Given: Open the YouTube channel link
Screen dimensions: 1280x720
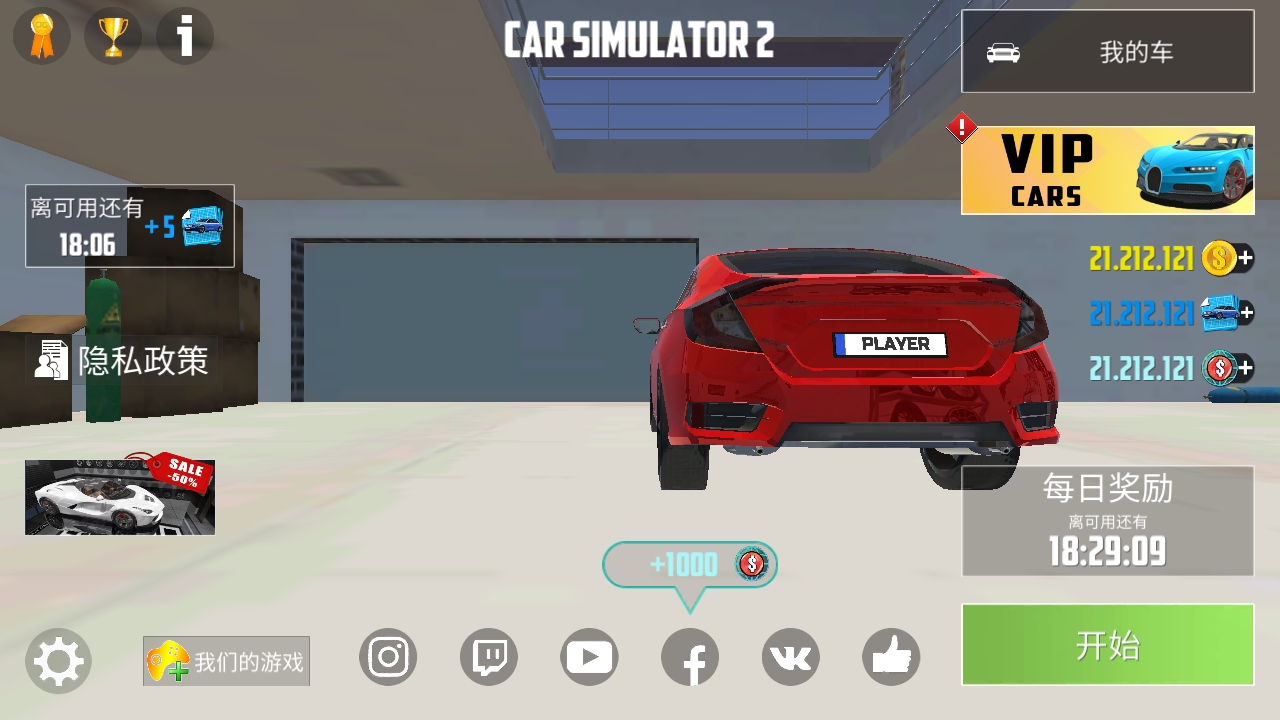Looking at the screenshot, I should coord(589,657).
